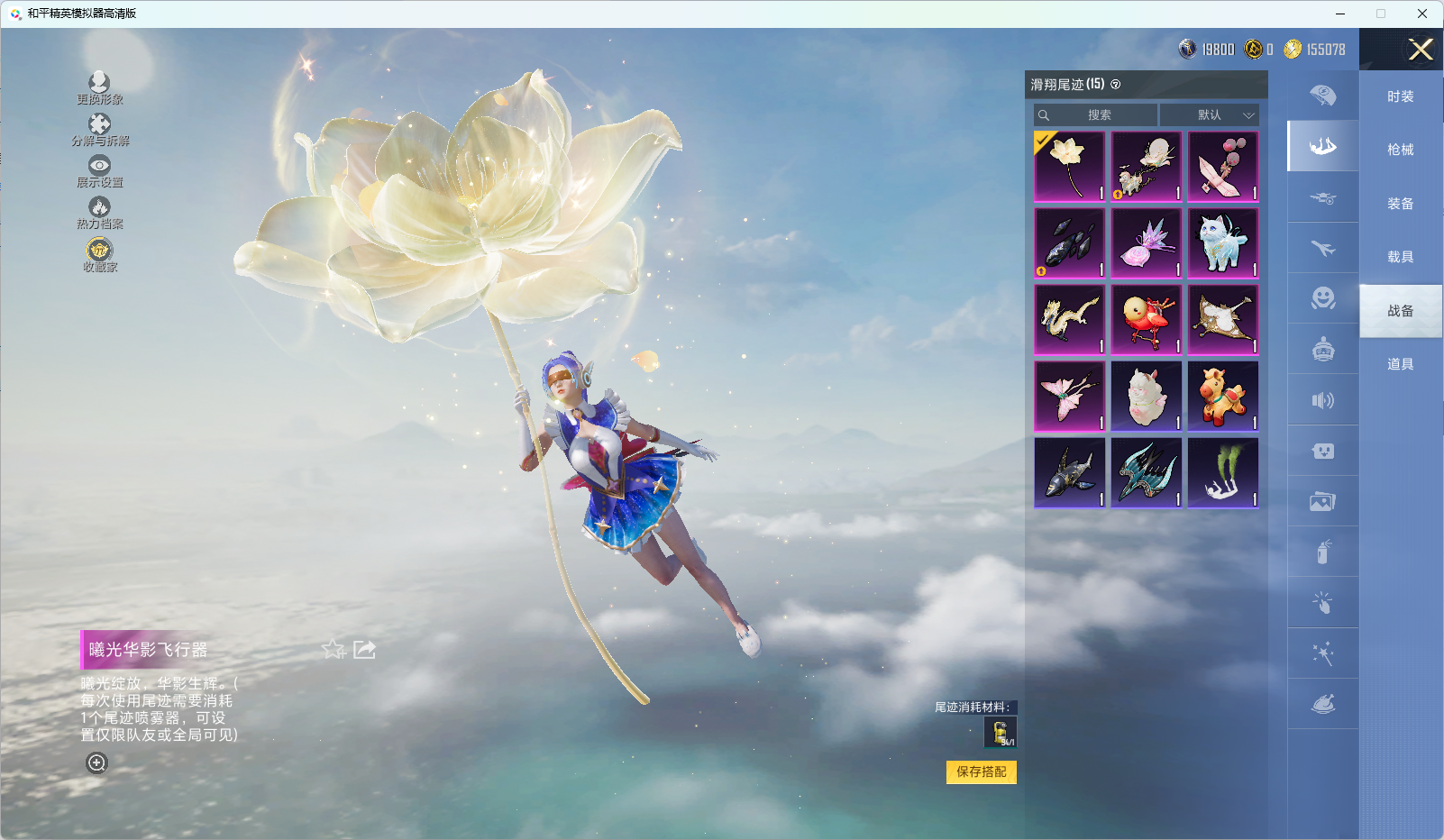Open 分解与拆解 dismantle menu
This screenshot has width=1444, height=840.
click(99, 130)
